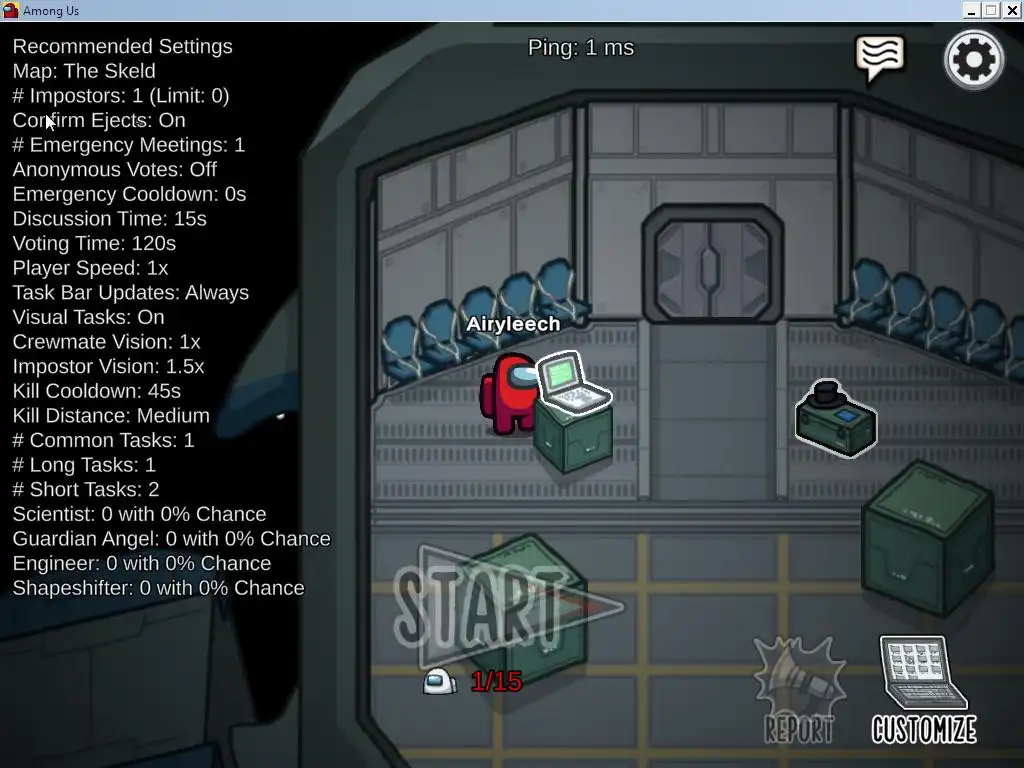Click the Report megaphone button

800,692
